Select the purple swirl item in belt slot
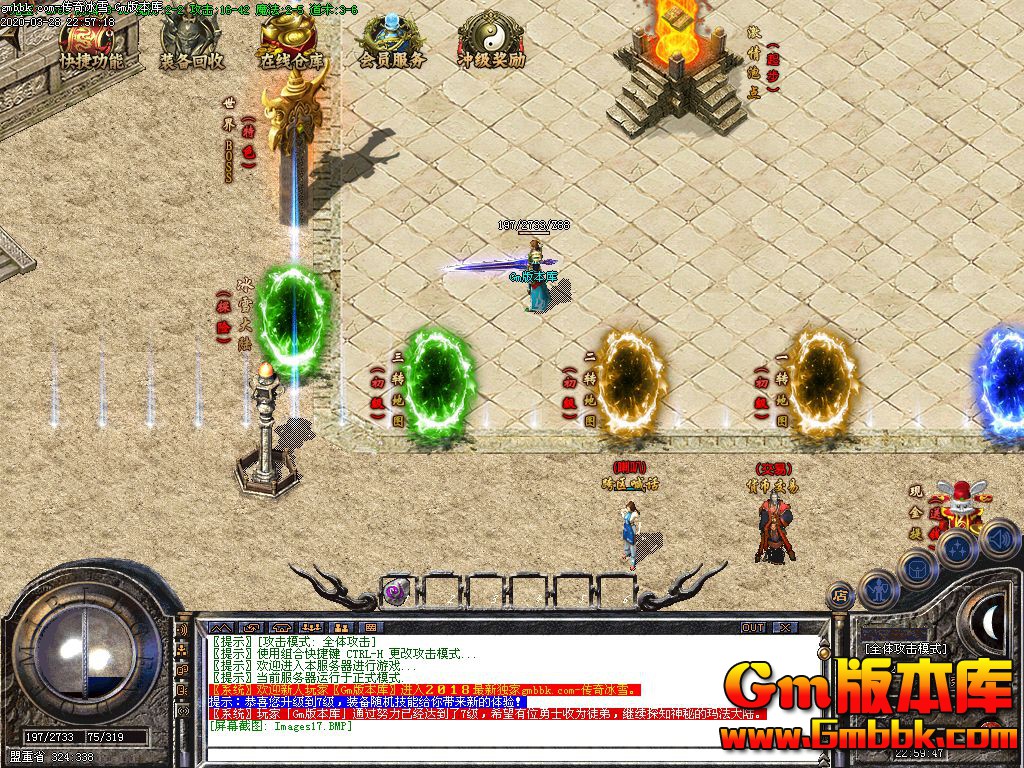Viewport: 1024px width, 768px height. (396, 592)
